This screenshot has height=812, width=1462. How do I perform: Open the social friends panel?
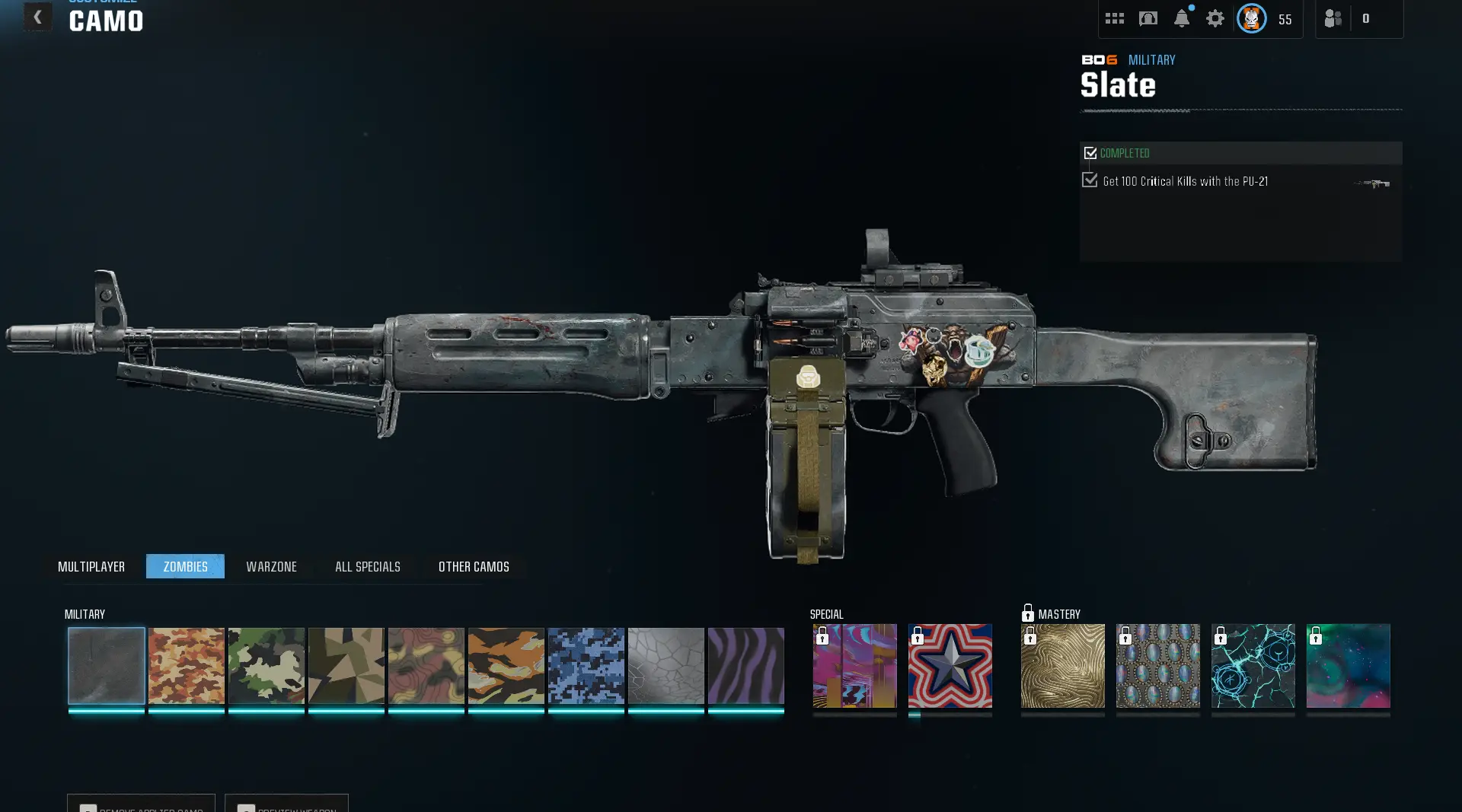tap(1332, 18)
